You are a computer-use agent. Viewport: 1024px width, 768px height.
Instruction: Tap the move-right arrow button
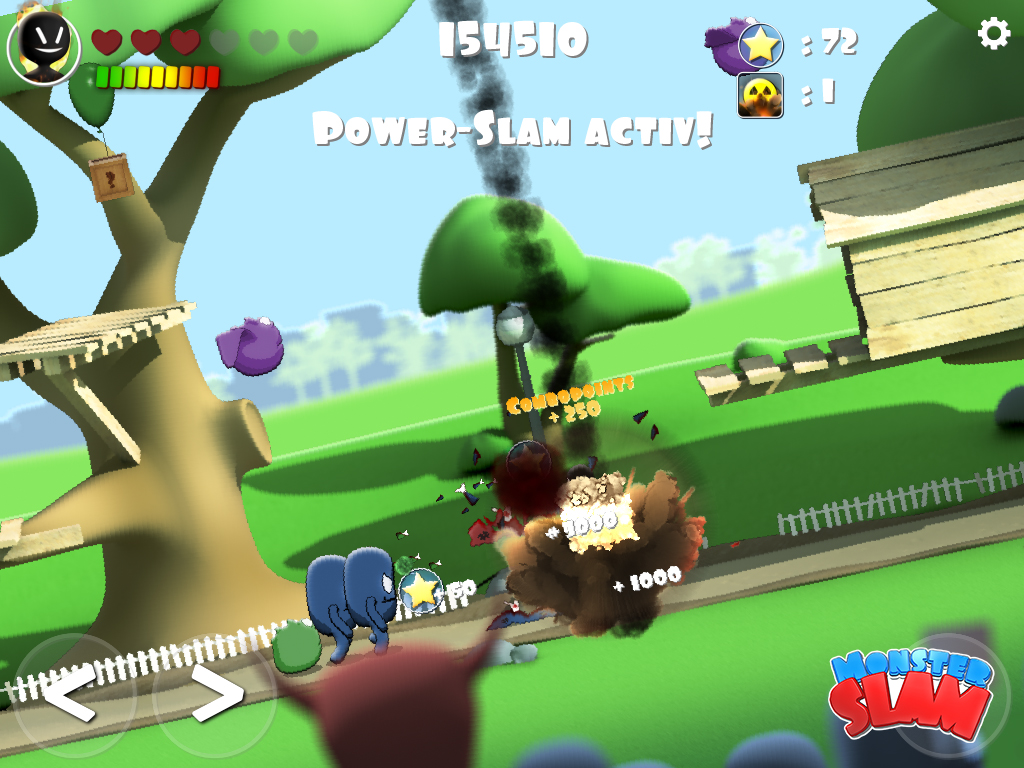pyautogui.click(x=215, y=692)
